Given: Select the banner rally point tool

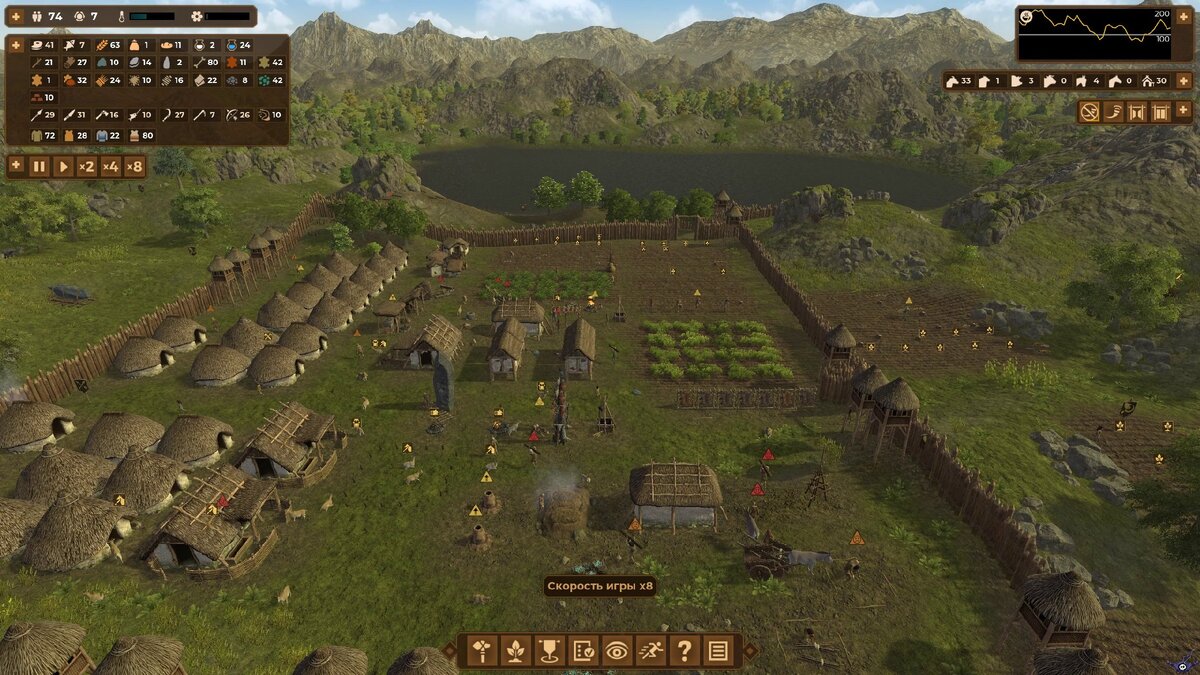Looking at the screenshot, I should (x=550, y=651).
